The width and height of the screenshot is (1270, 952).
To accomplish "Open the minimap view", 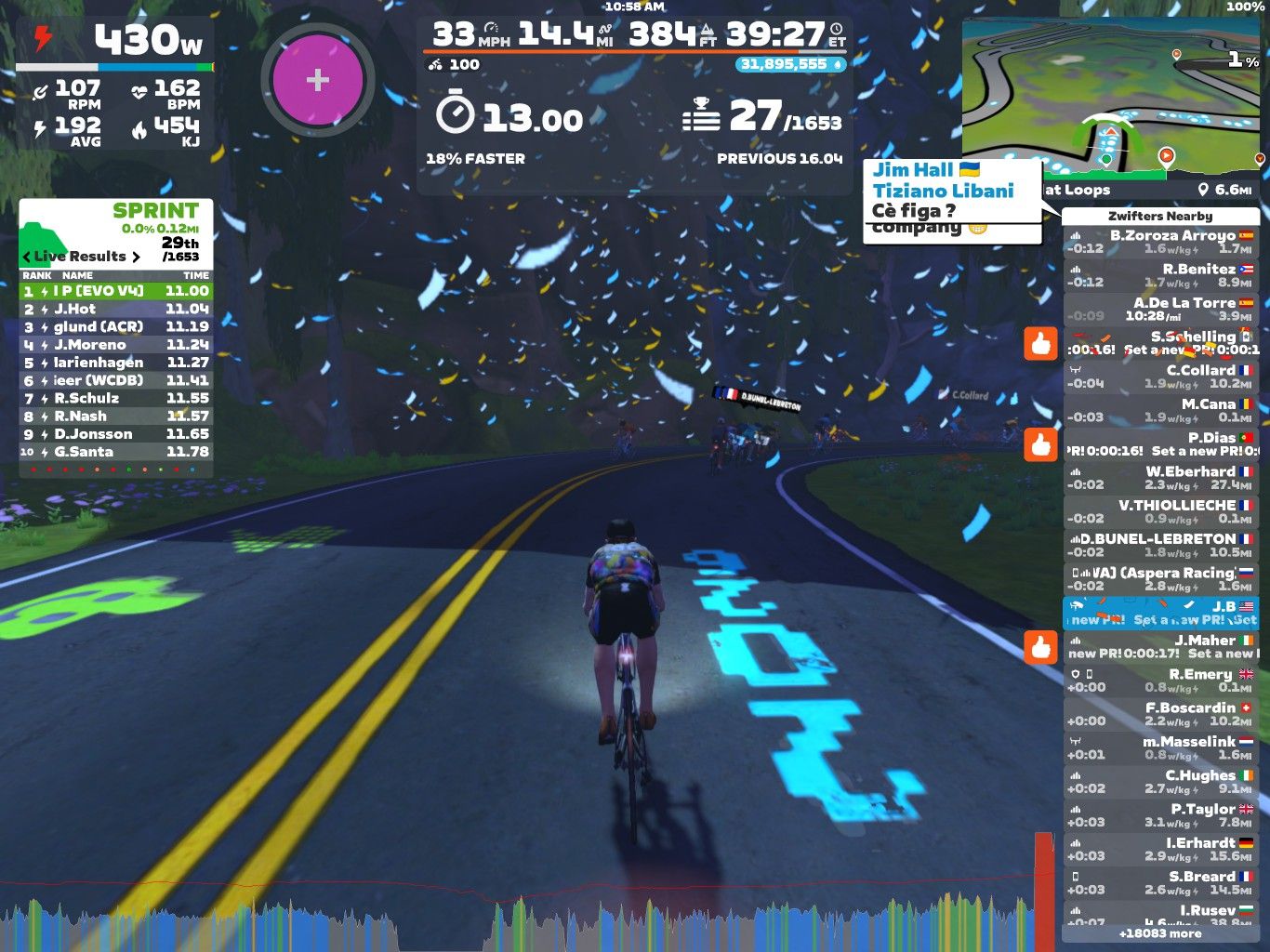I will point(1112,98).
